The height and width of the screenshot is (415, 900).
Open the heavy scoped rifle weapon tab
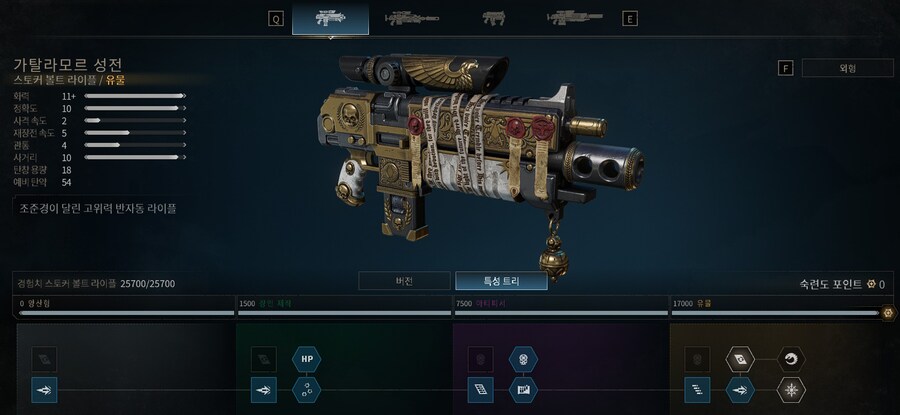point(574,18)
